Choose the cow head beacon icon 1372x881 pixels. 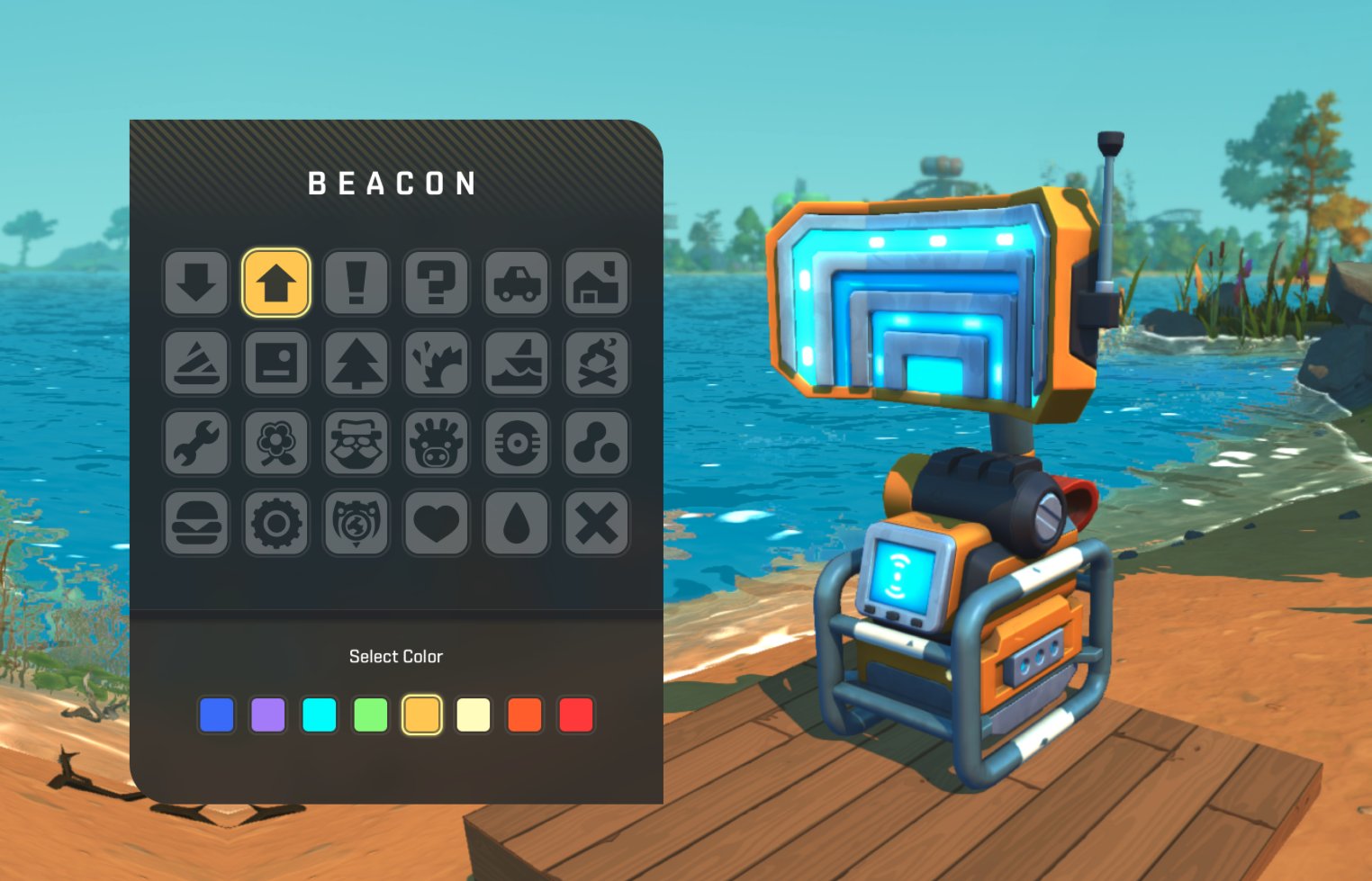(436, 443)
